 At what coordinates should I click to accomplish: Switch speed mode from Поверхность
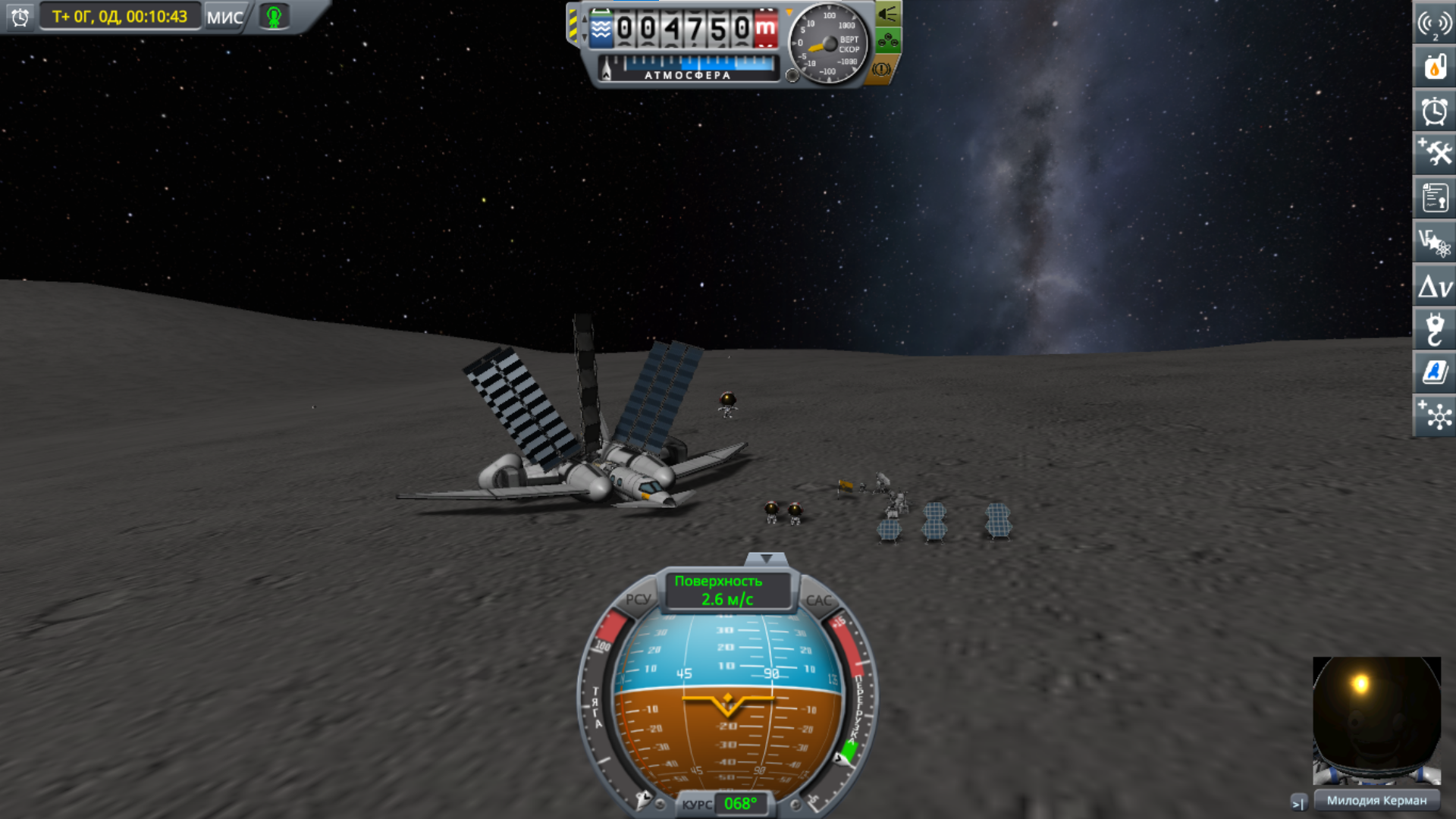click(726, 590)
